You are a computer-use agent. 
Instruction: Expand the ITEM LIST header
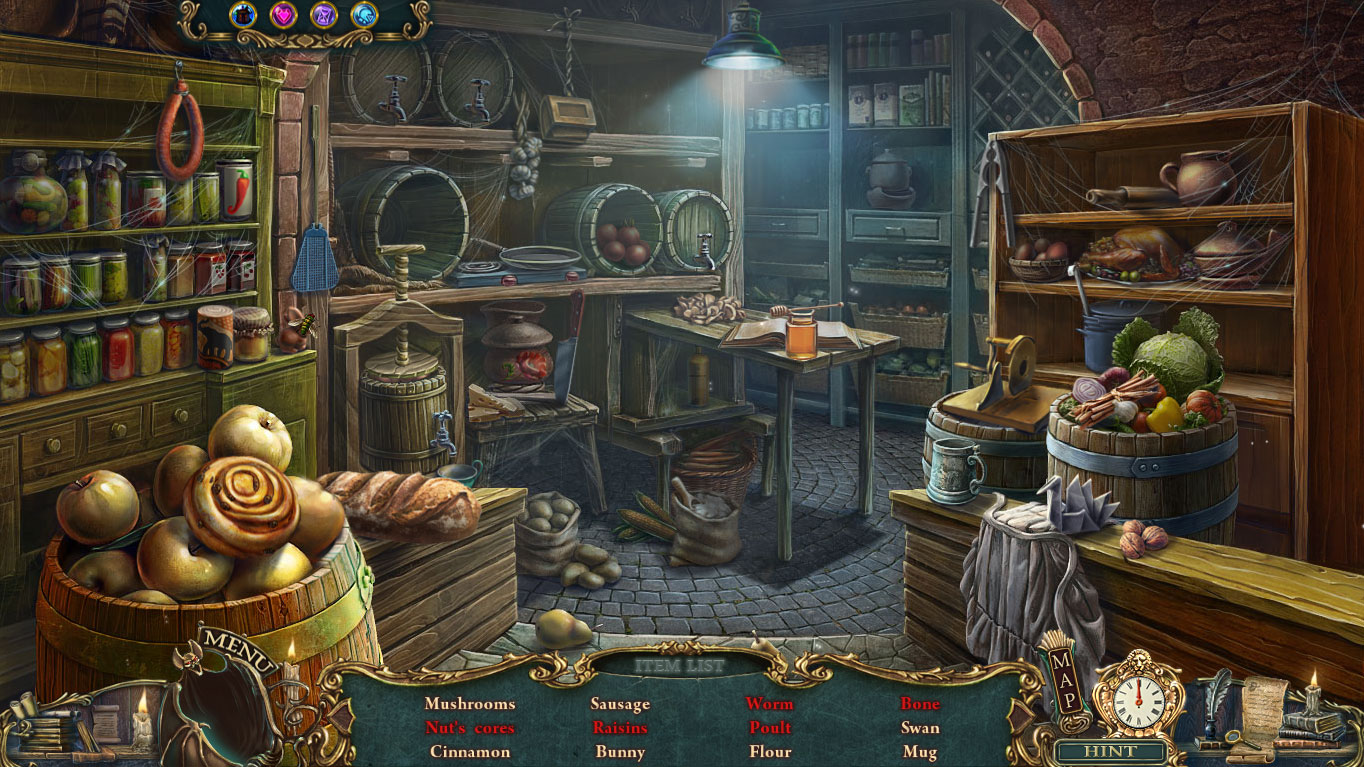coord(679,663)
